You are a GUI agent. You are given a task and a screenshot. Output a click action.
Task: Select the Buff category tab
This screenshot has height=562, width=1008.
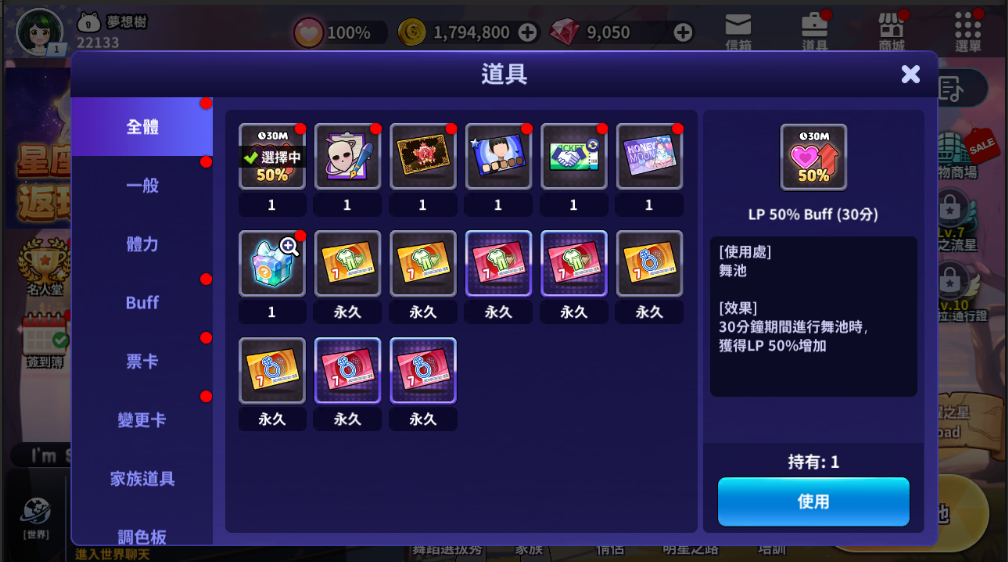coord(142,302)
